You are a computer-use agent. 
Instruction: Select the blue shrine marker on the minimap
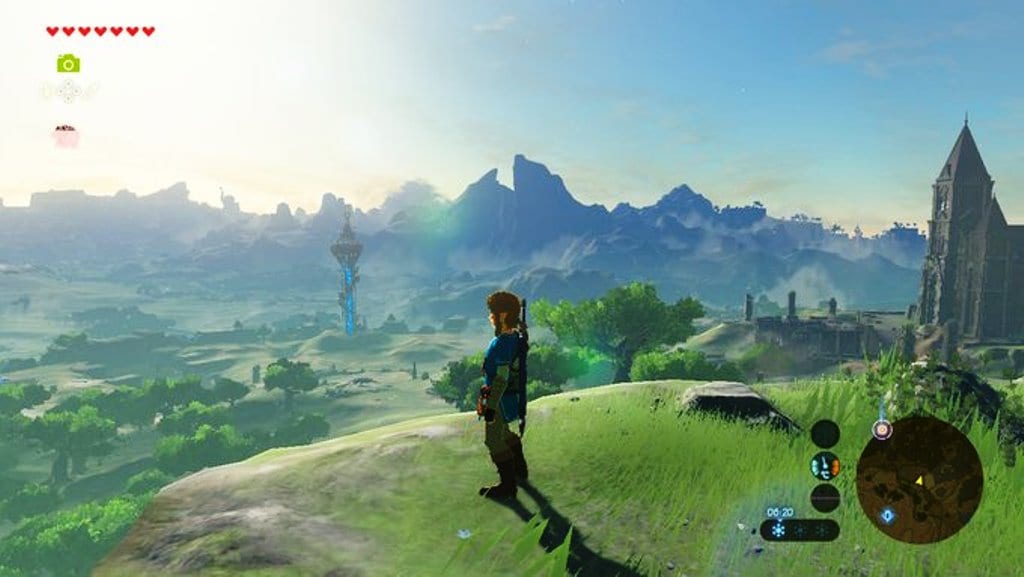coord(887,515)
